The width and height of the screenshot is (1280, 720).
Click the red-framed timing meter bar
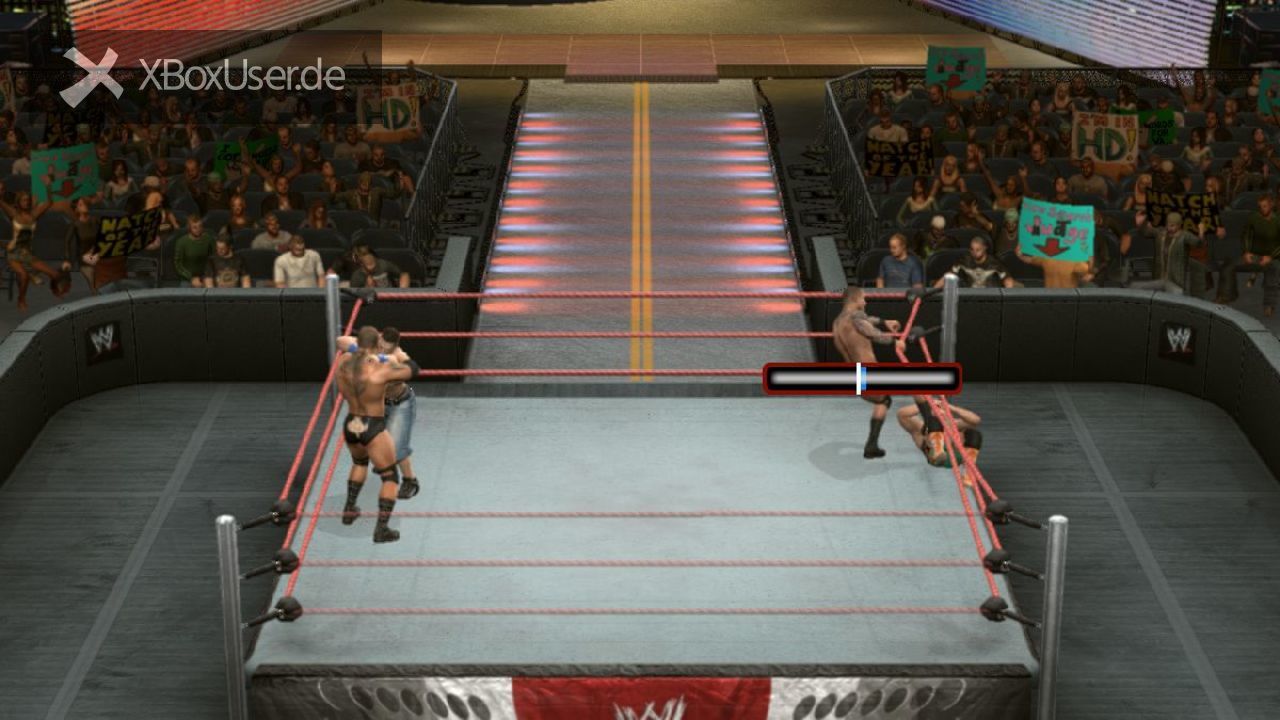pos(862,379)
